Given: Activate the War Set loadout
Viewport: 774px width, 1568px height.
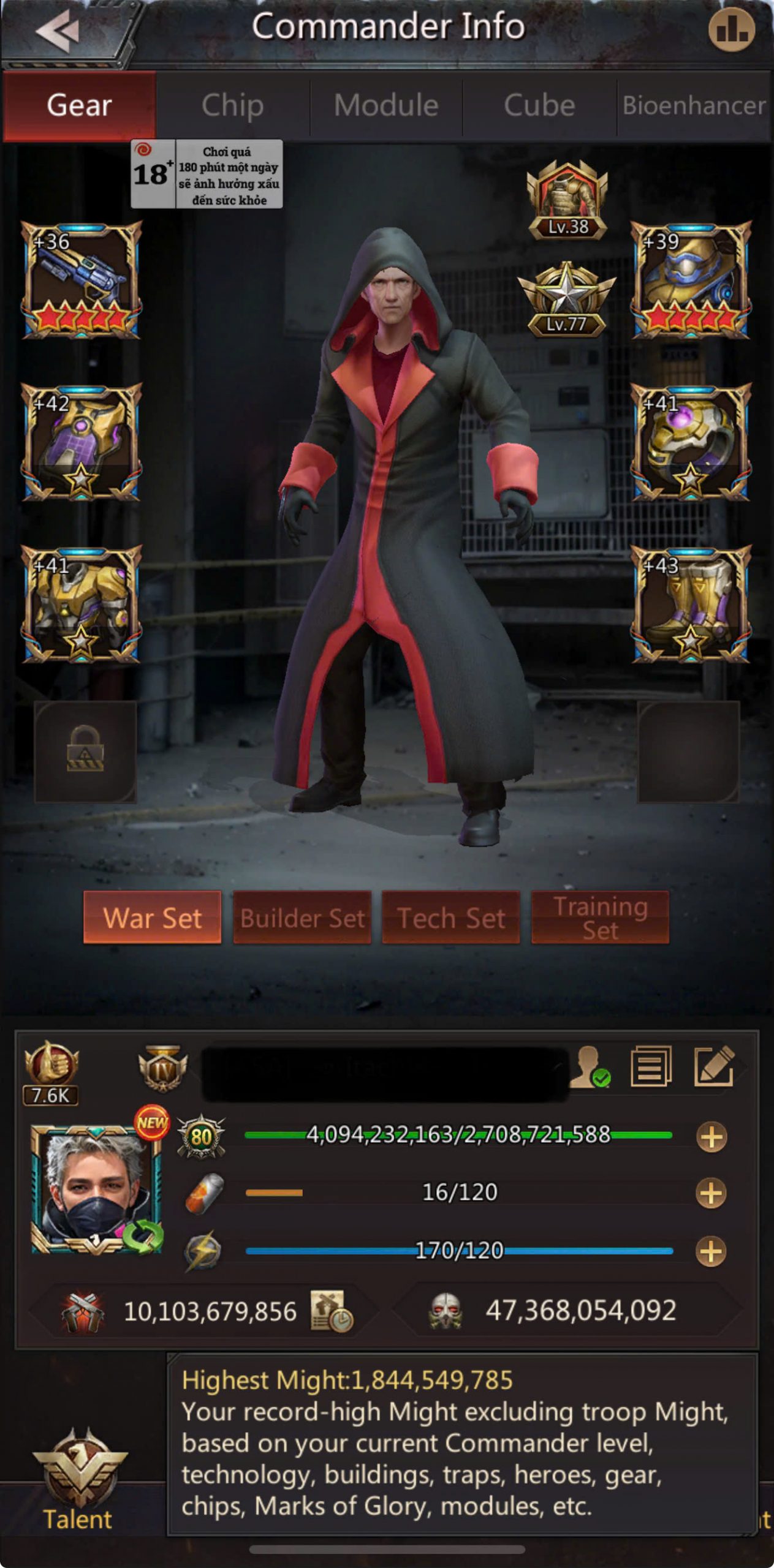Looking at the screenshot, I should (x=152, y=918).
